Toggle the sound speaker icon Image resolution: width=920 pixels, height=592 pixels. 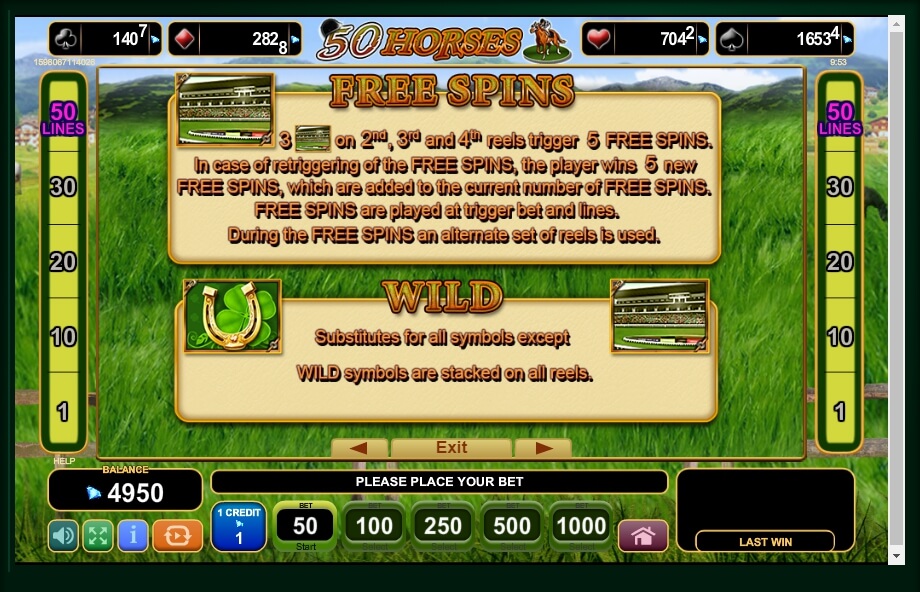[63, 535]
